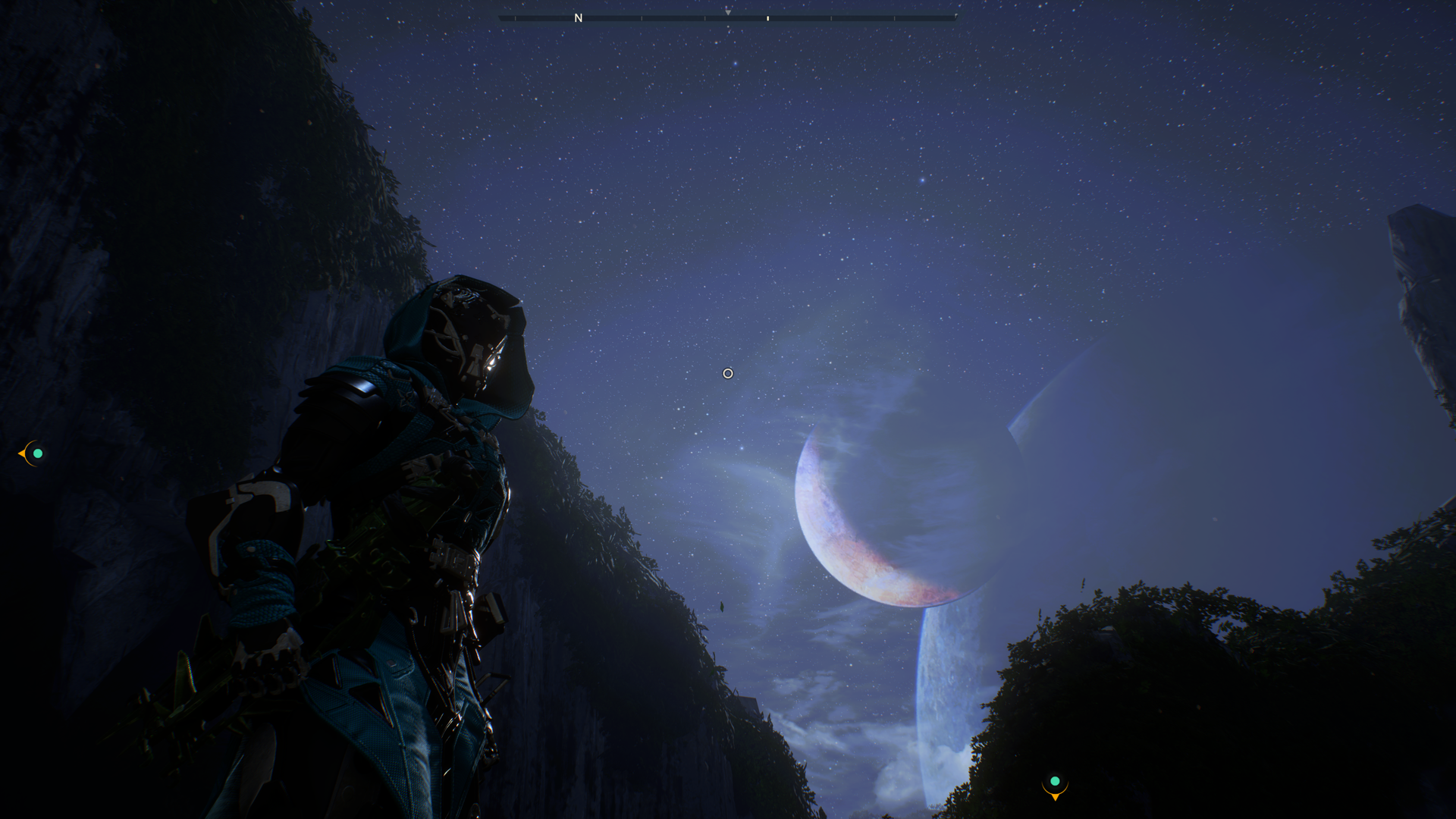Screen dimensions: 1456x819
Task: Click the teal objective marker on left edge
Action: [x=36, y=453]
